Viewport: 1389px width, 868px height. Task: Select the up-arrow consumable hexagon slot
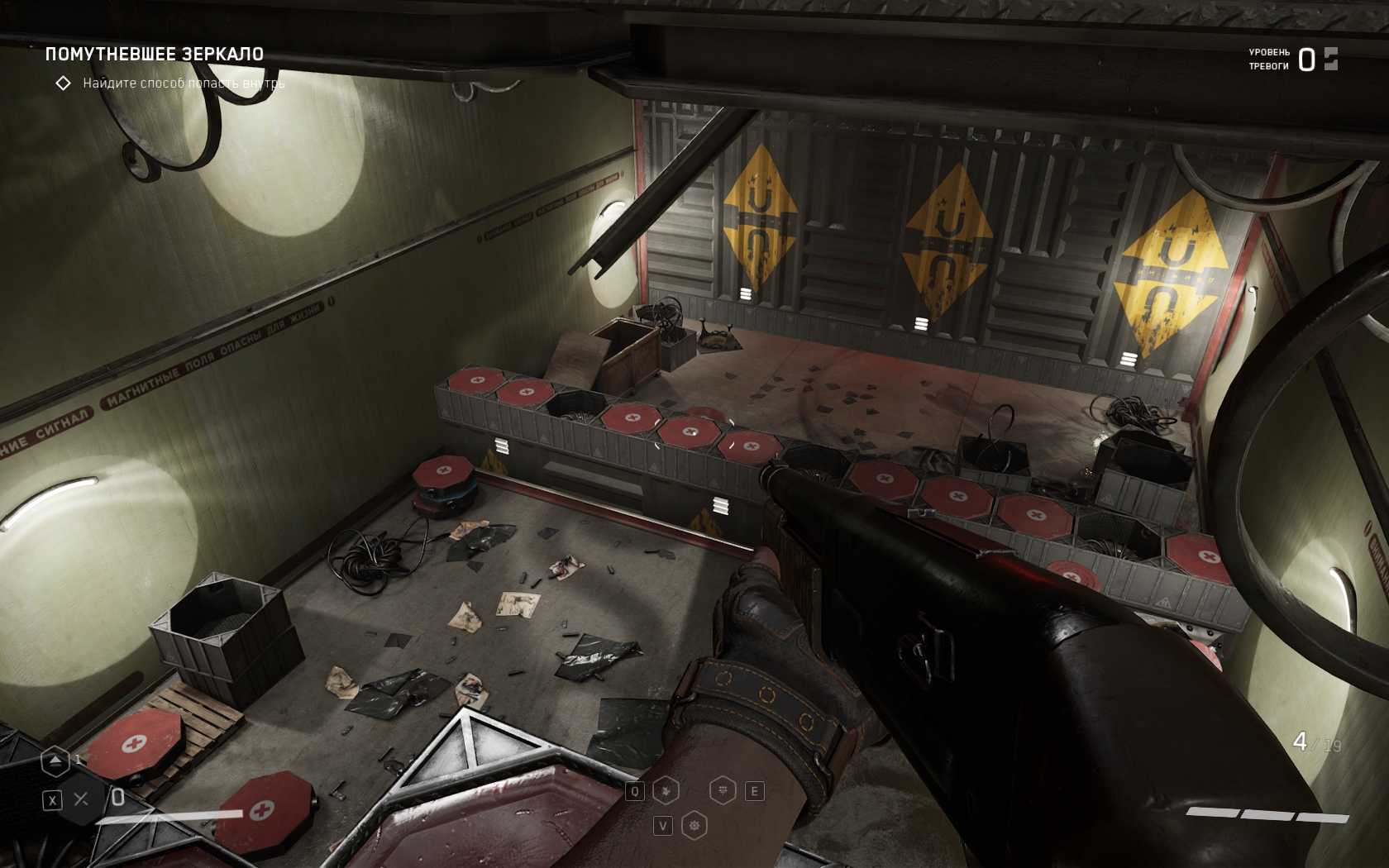[x=55, y=761]
